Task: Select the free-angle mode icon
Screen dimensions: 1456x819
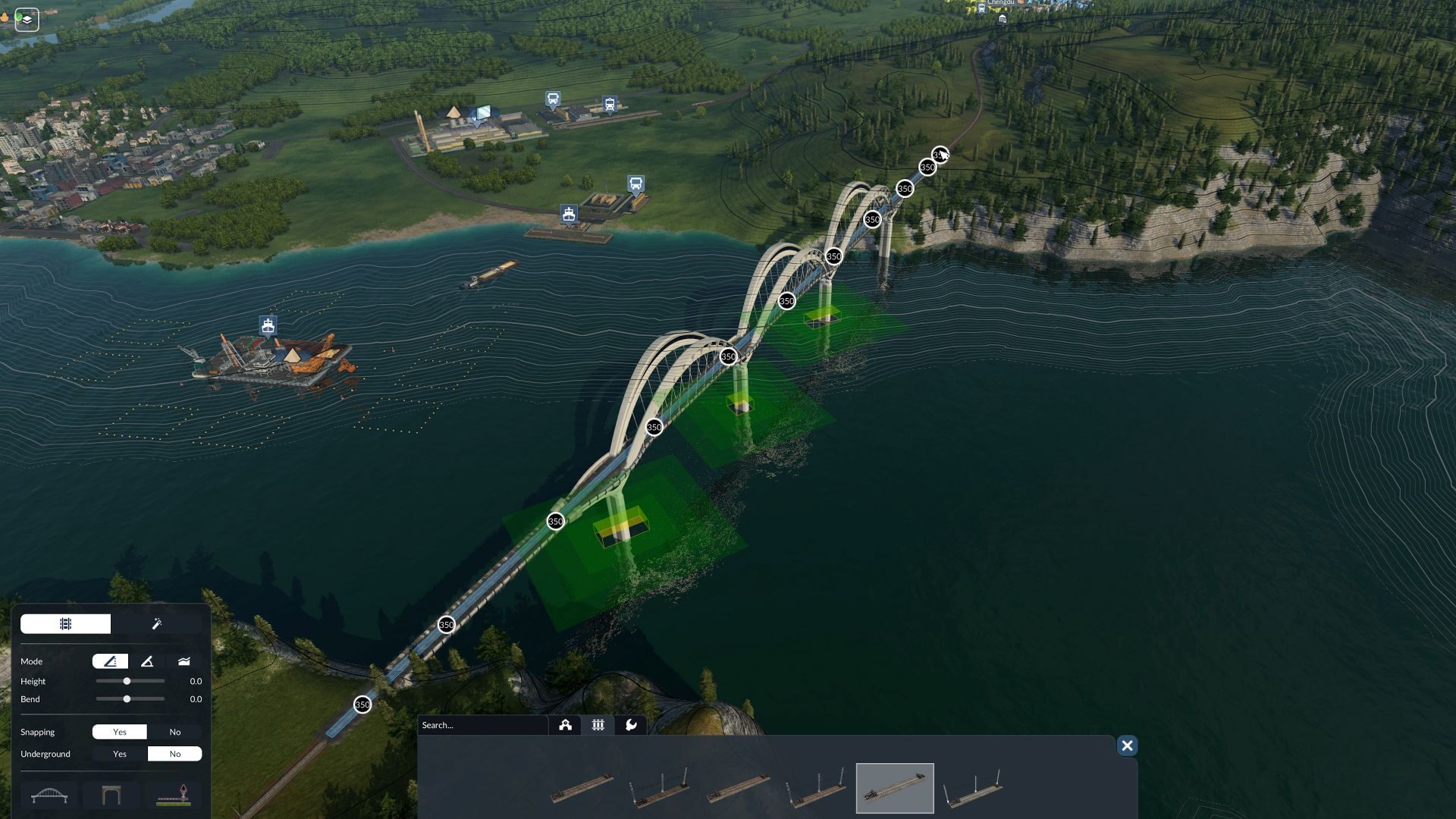Action: [148, 661]
